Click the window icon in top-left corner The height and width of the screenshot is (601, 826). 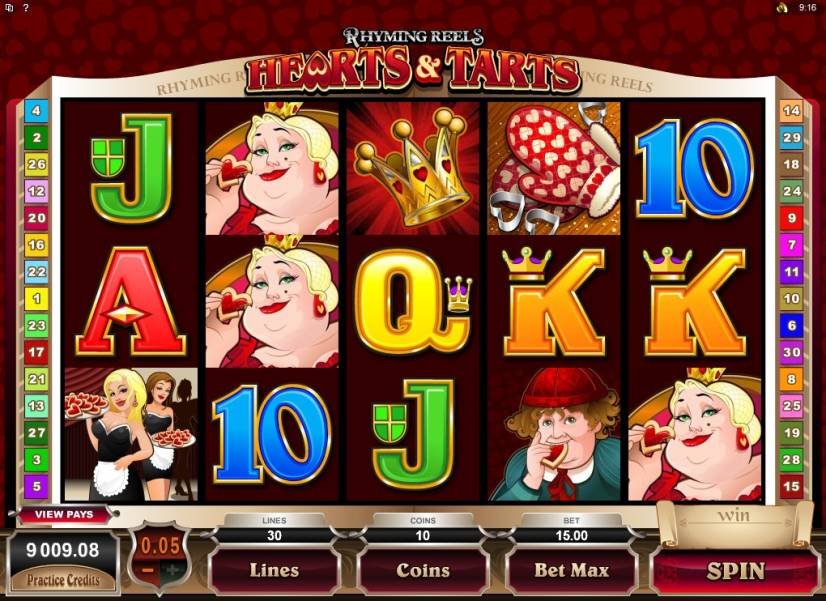[x=7, y=8]
